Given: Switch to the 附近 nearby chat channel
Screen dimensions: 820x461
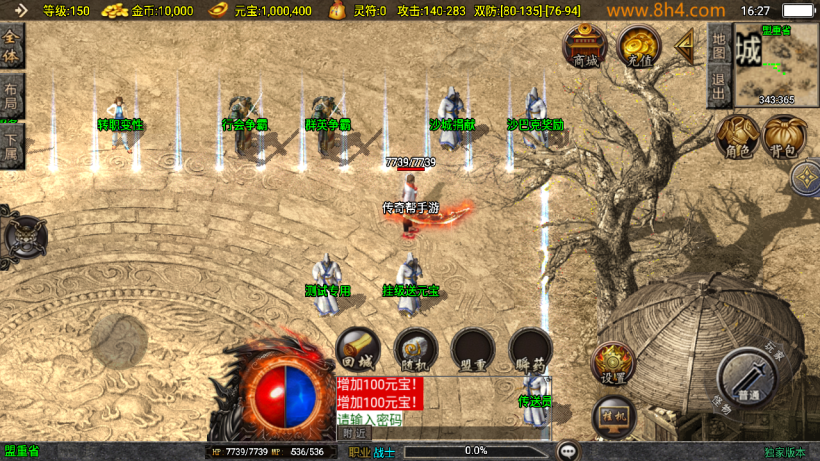Looking at the screenshot, I should [354, 433].
